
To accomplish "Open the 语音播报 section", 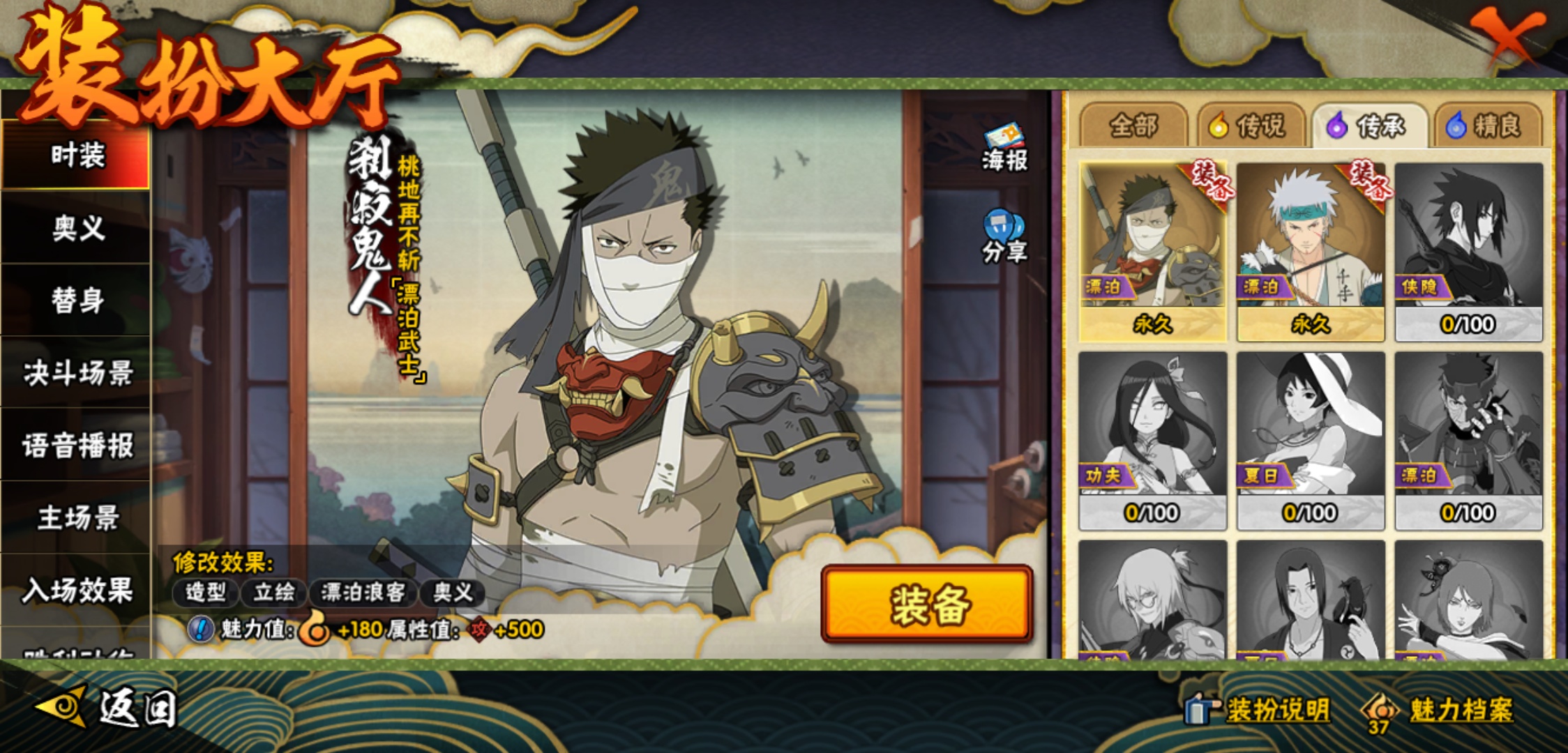I will (x=77, y=446).
